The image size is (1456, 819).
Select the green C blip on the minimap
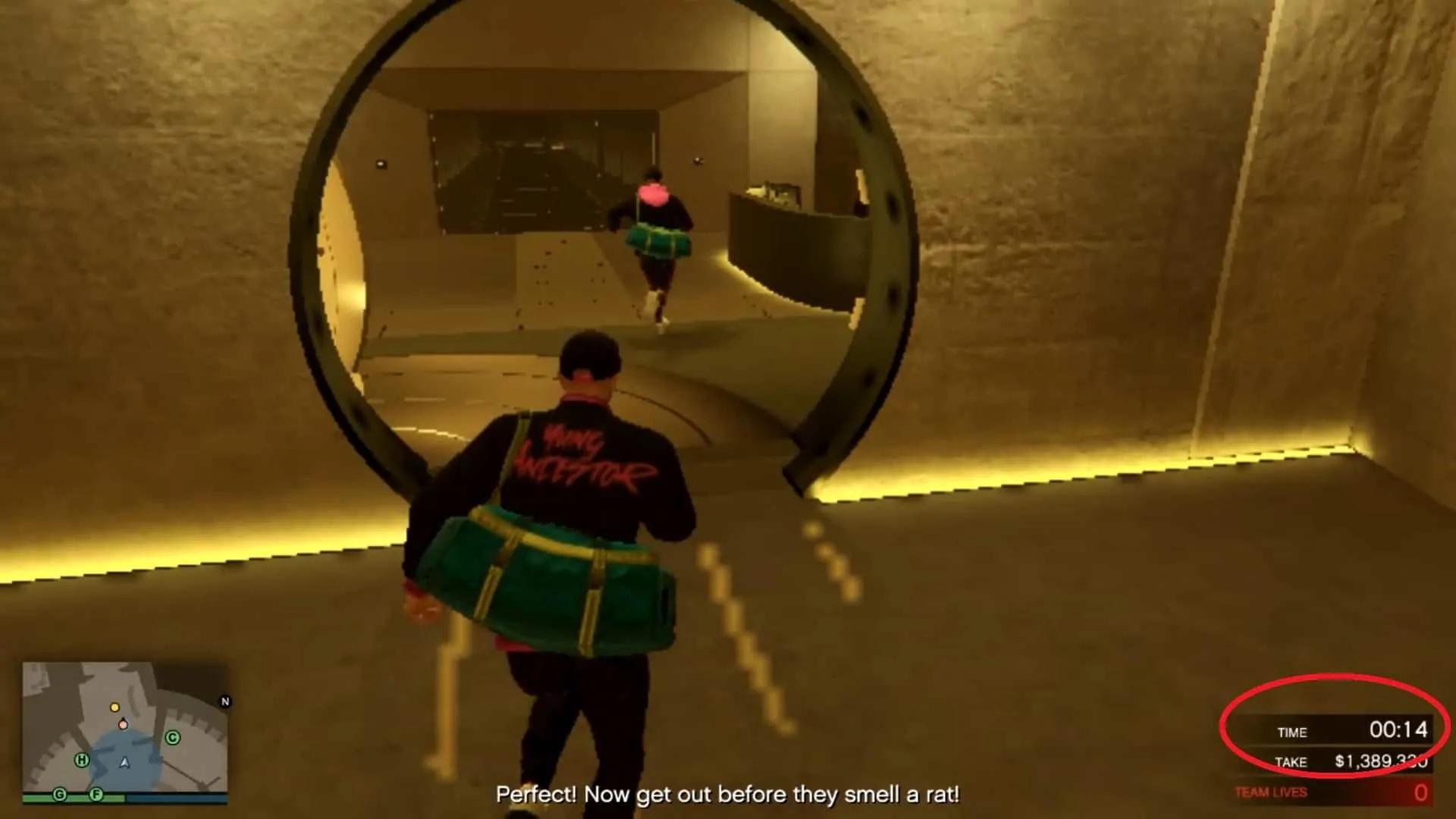click(x=172, y=737)
